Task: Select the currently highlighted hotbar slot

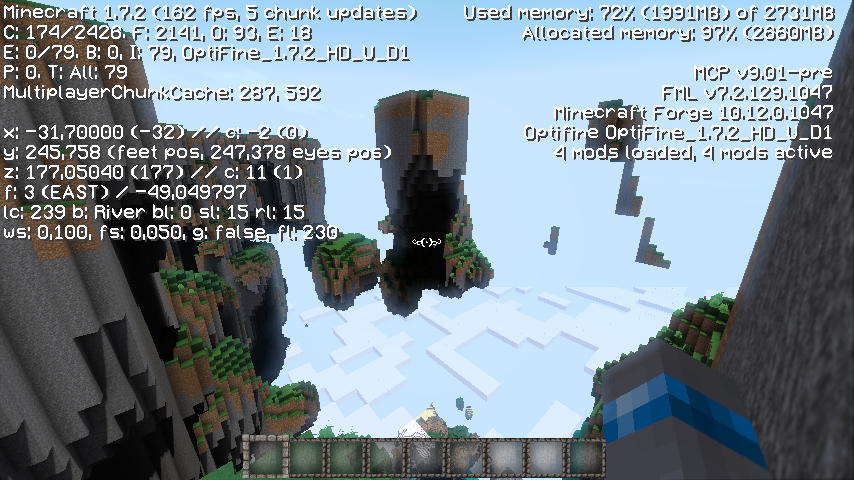Action: 267,458
